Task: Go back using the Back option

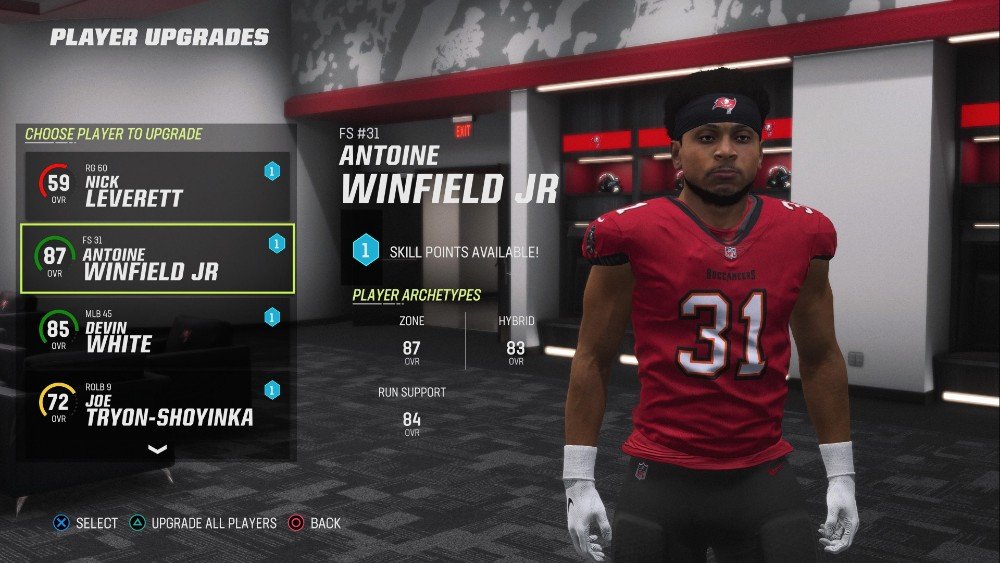Action: pos(314,523)
